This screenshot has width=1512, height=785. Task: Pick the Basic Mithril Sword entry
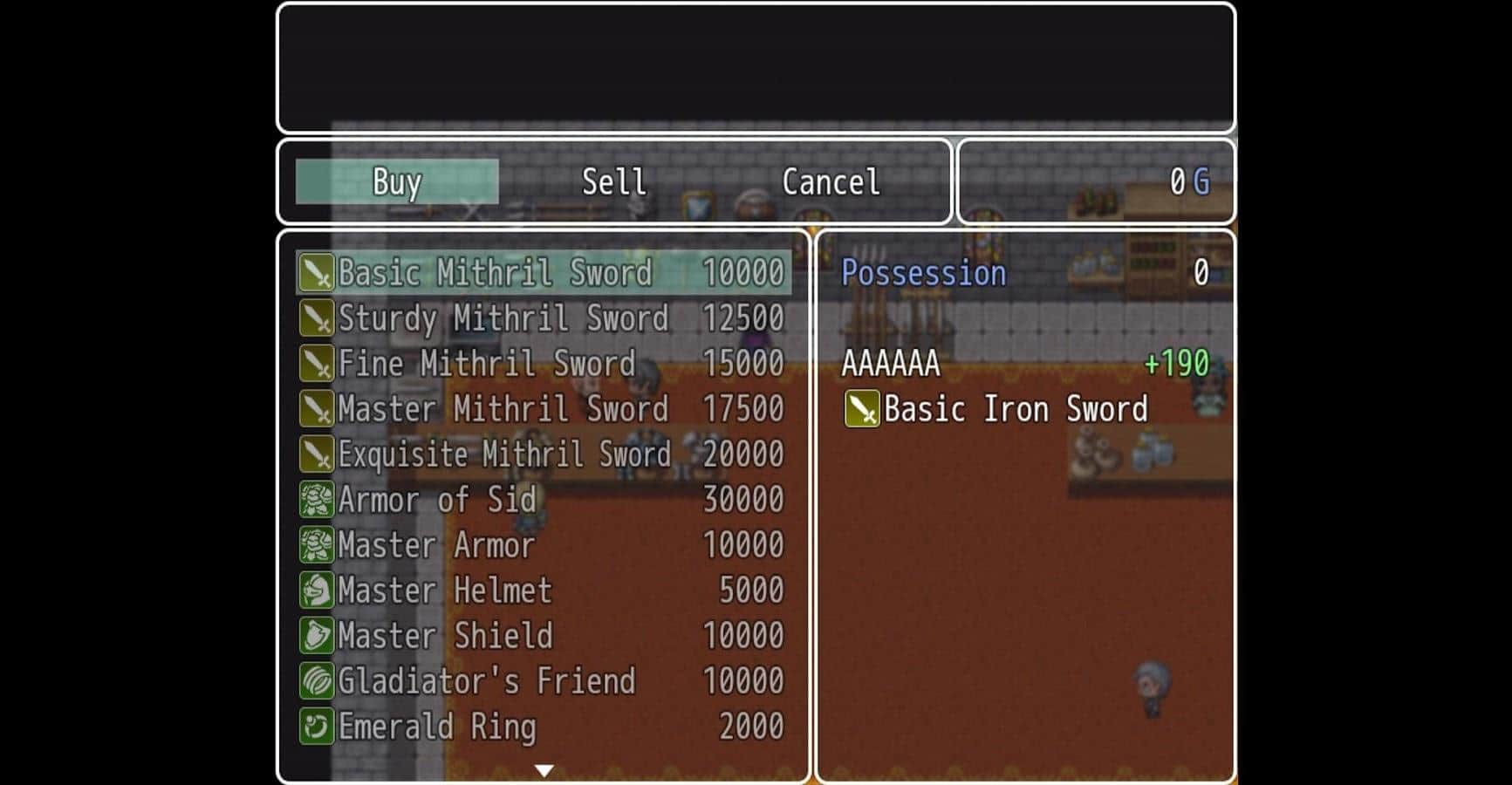543,273
